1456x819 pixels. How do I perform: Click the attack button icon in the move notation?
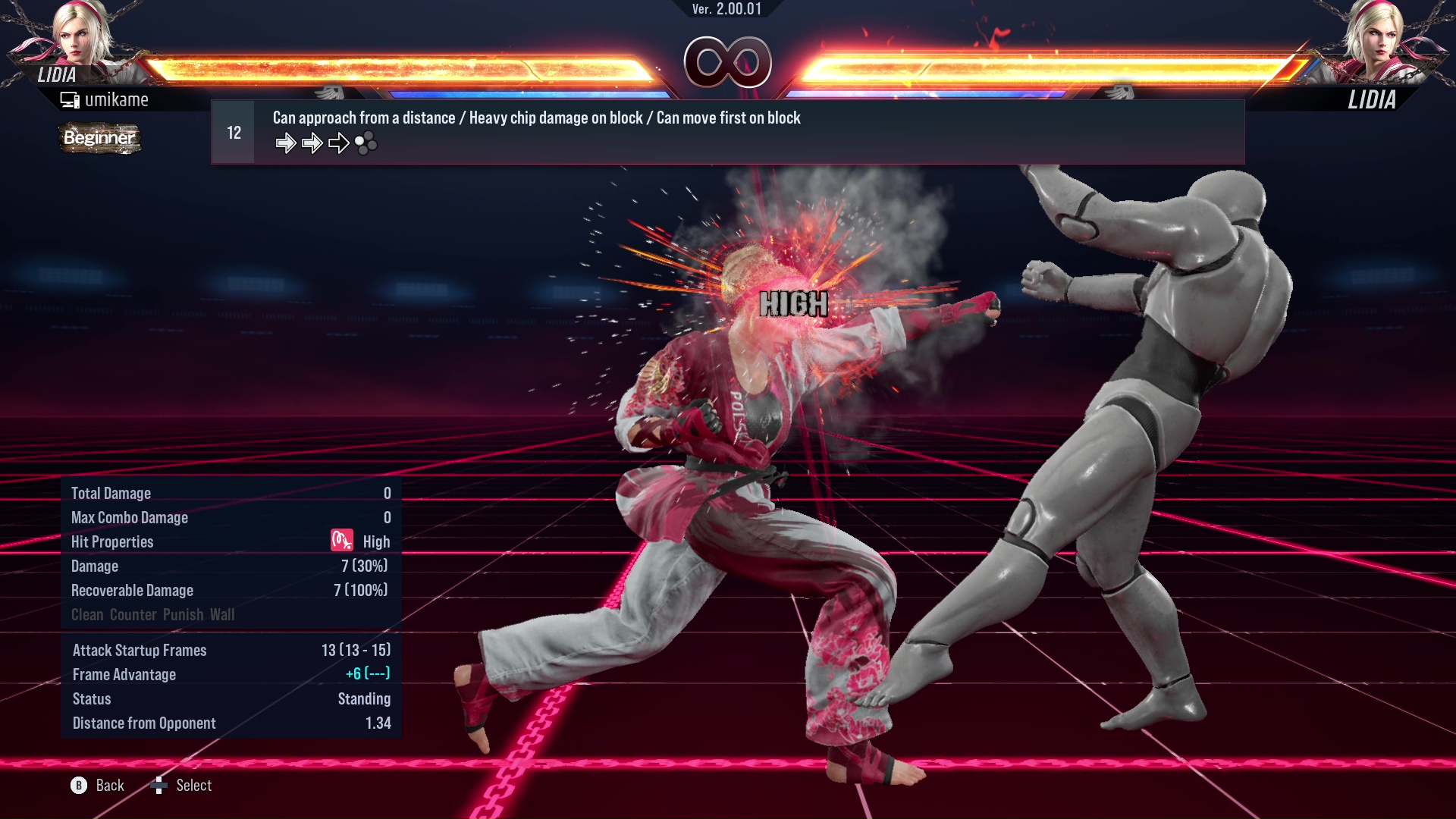(366, 143)
